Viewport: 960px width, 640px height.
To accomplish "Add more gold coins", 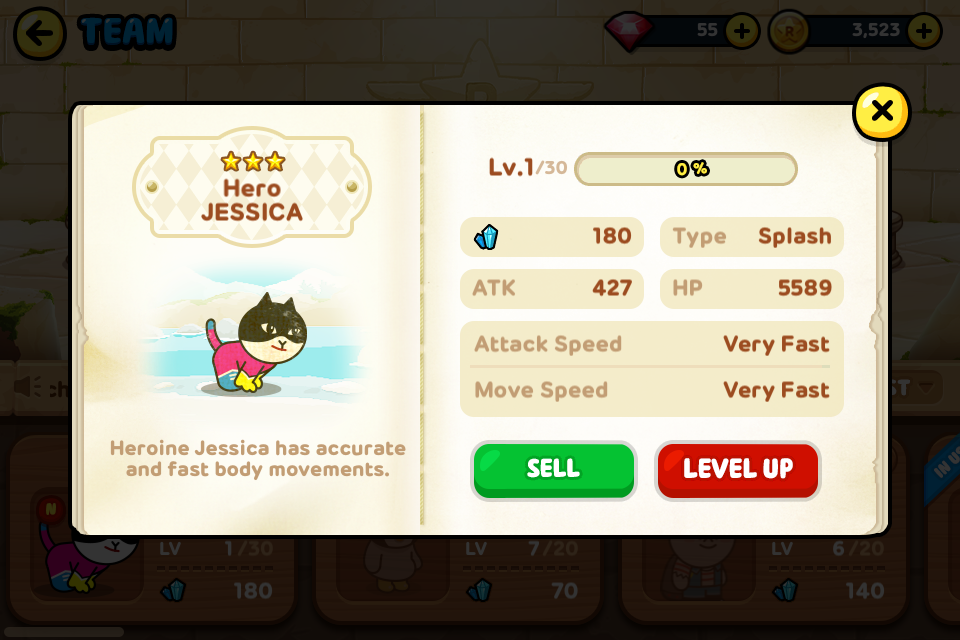I will 922,31.
